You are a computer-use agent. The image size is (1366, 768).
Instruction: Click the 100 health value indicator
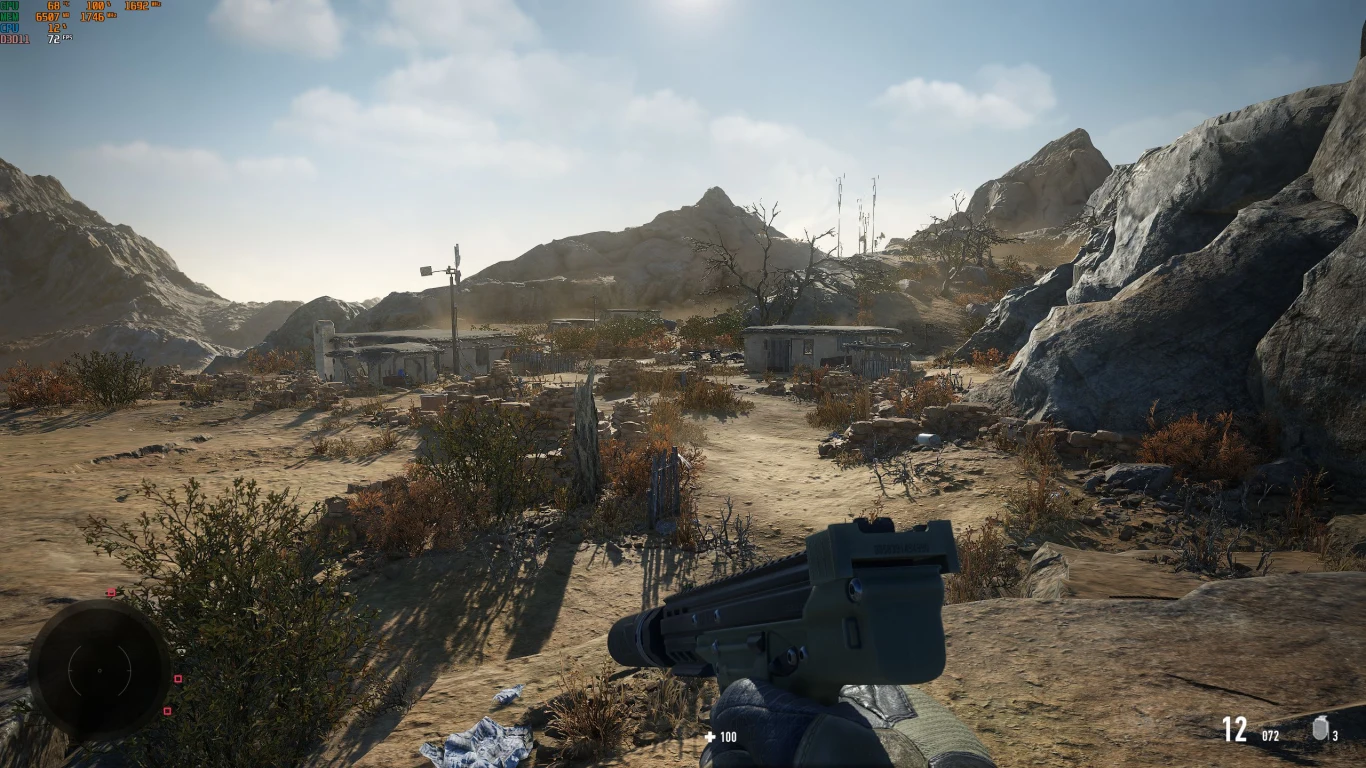pos(728,737)
